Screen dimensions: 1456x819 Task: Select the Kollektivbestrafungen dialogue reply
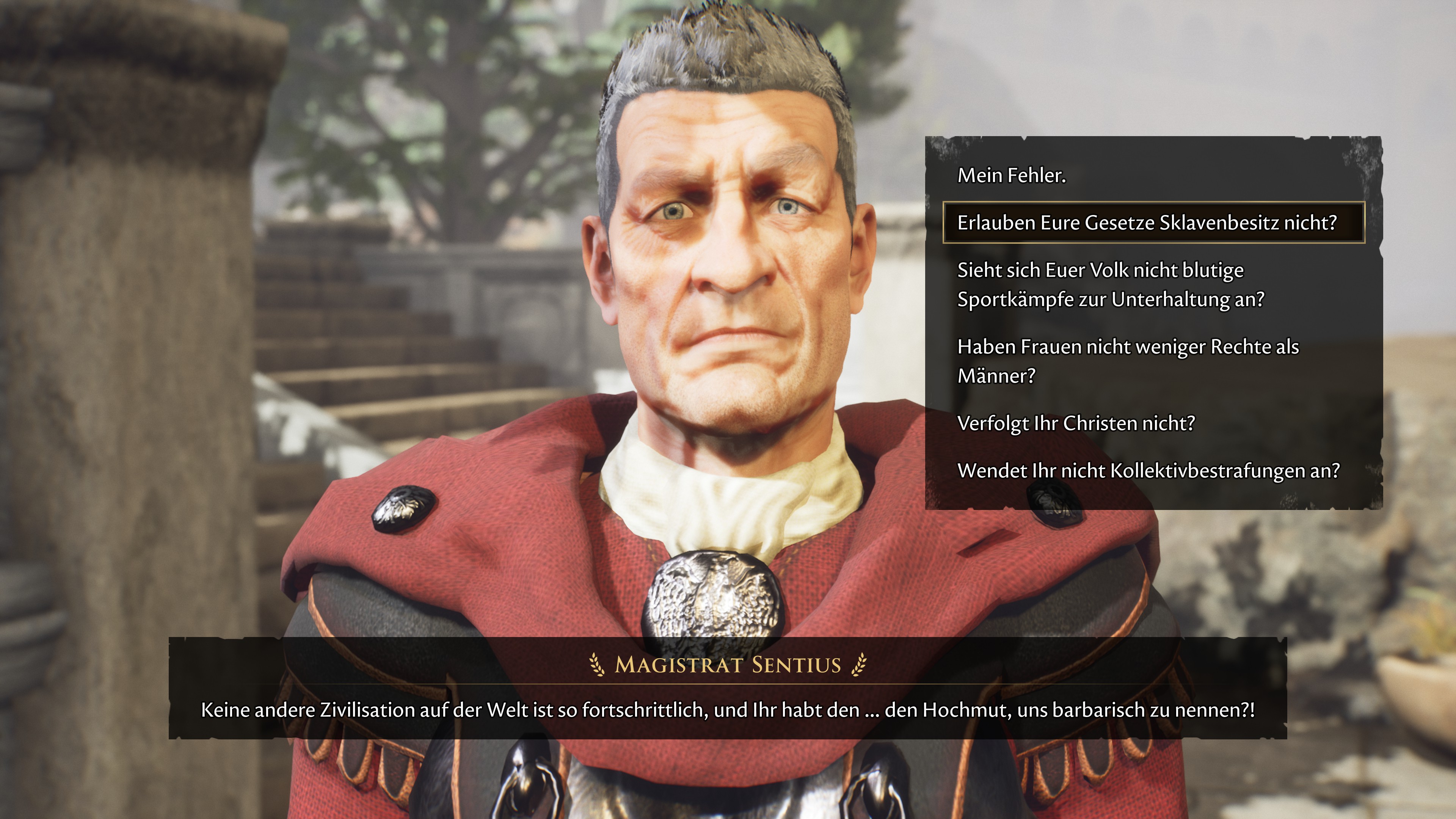click(x=1148, y=470)
